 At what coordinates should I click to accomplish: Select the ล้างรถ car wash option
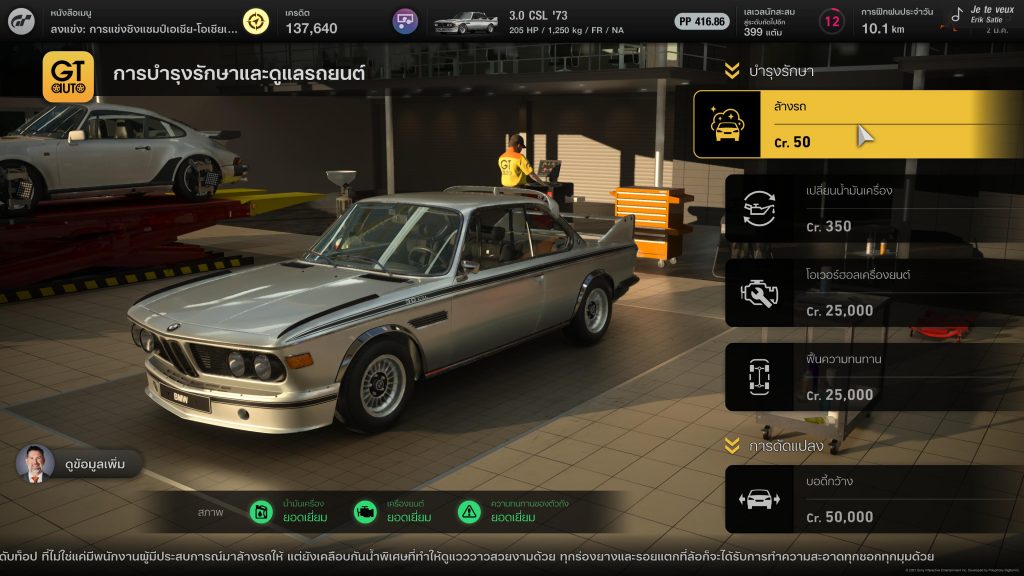(858, 124)
